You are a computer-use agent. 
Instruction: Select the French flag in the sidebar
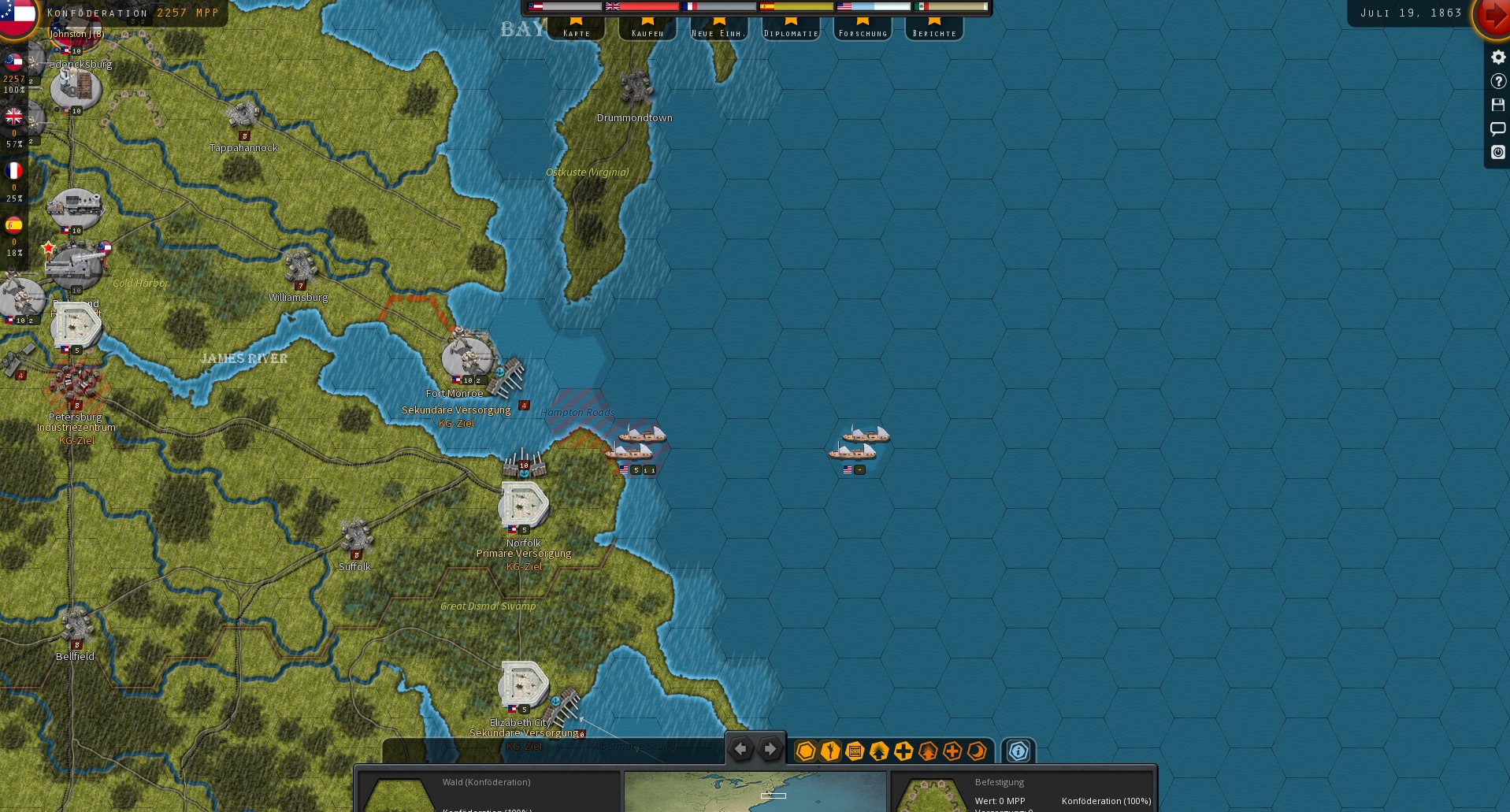tap(14, 171)
